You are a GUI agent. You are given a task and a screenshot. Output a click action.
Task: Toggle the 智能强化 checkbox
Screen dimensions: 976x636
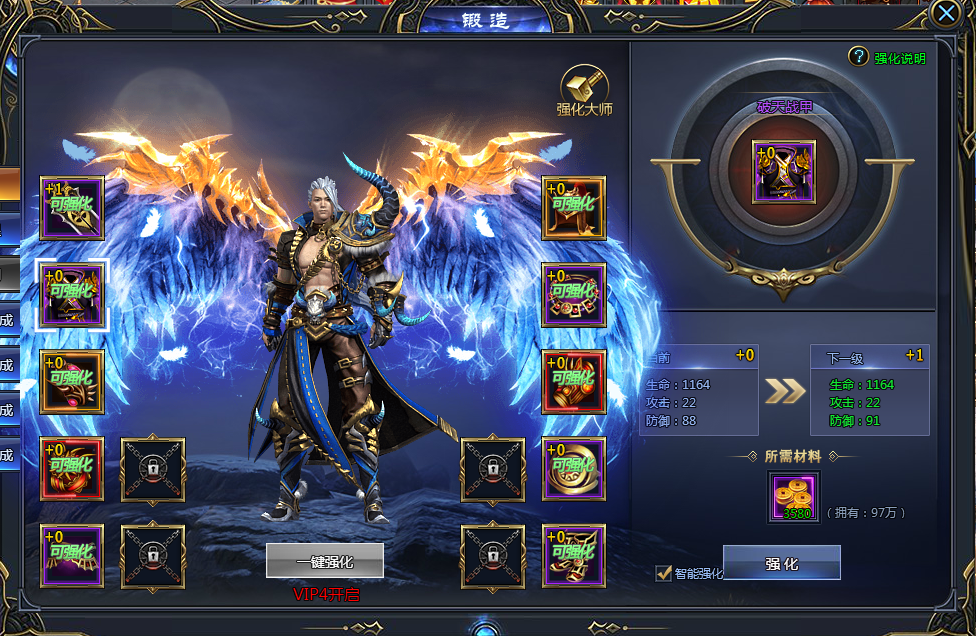click(x=663, y=573)
